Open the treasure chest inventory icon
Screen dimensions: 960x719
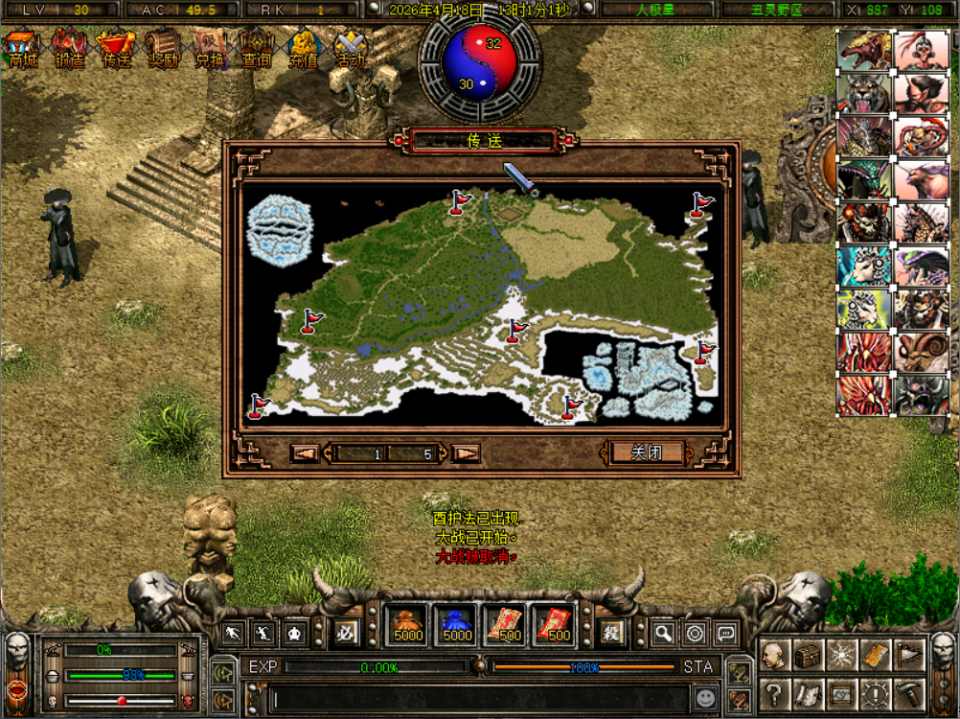807,655
